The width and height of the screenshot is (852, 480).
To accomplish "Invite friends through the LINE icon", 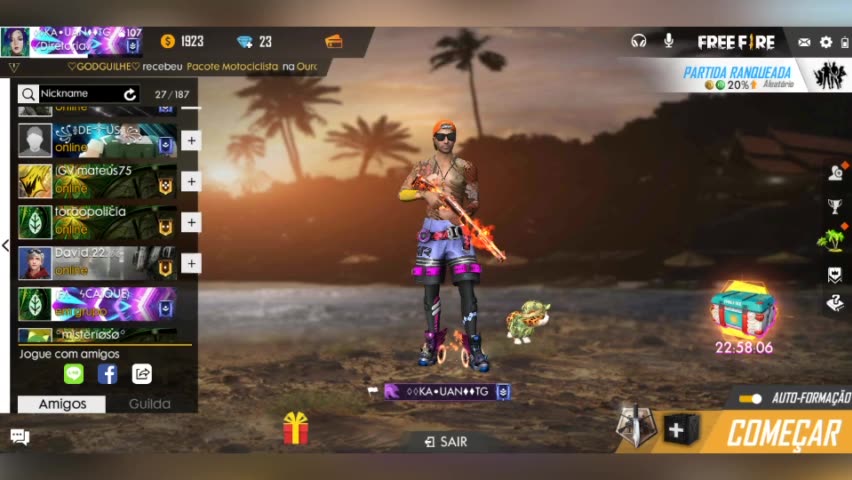I will click(x=73, y=374).
